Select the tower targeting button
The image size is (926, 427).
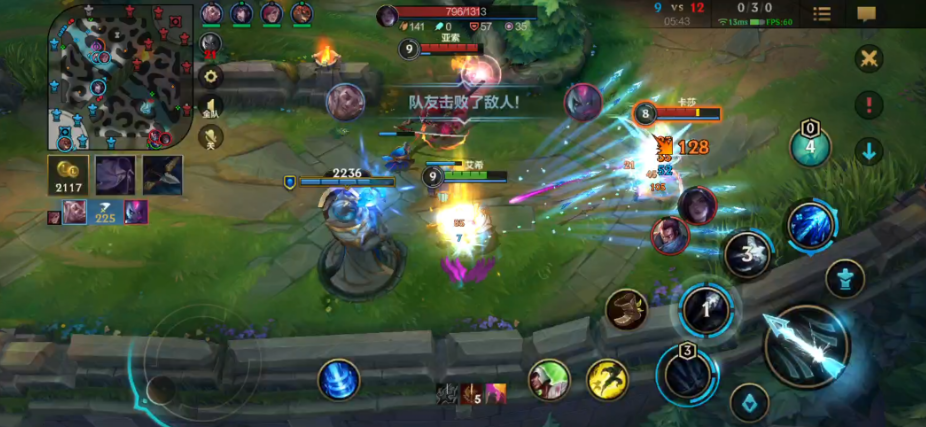click(845, 279)
